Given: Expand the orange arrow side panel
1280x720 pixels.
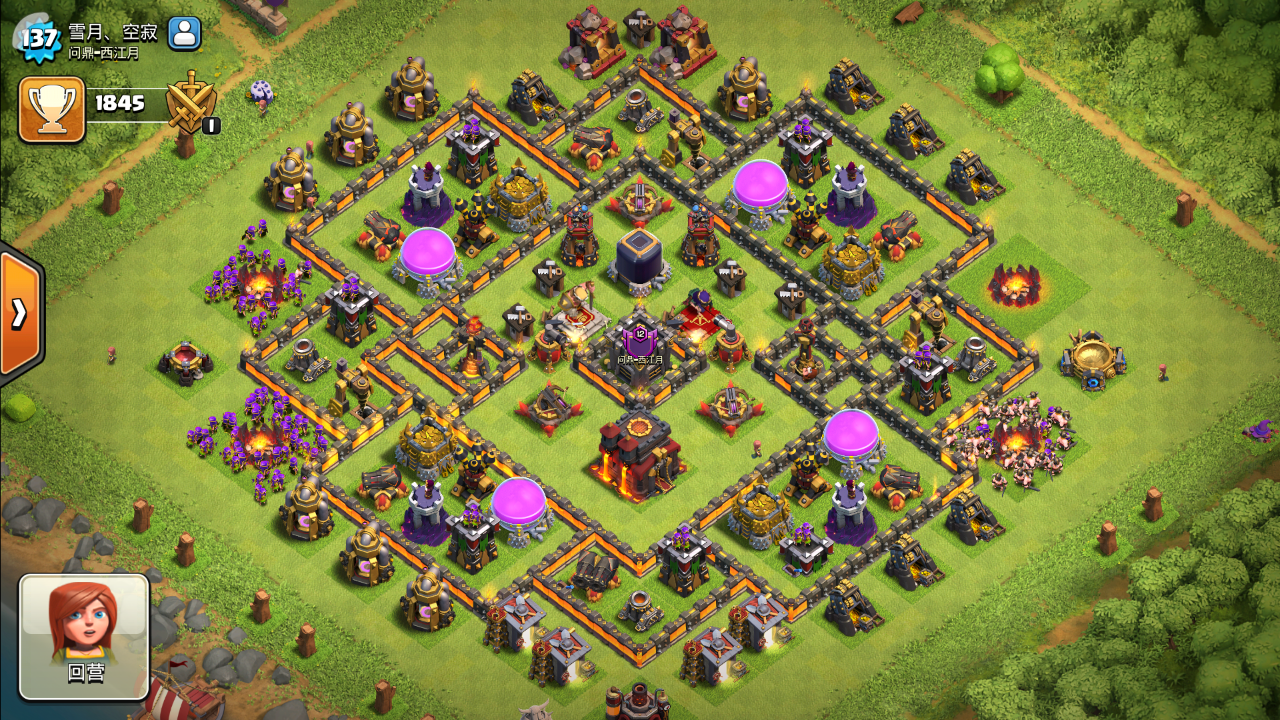Looking at the screenshot, I should tap(19, 313).
